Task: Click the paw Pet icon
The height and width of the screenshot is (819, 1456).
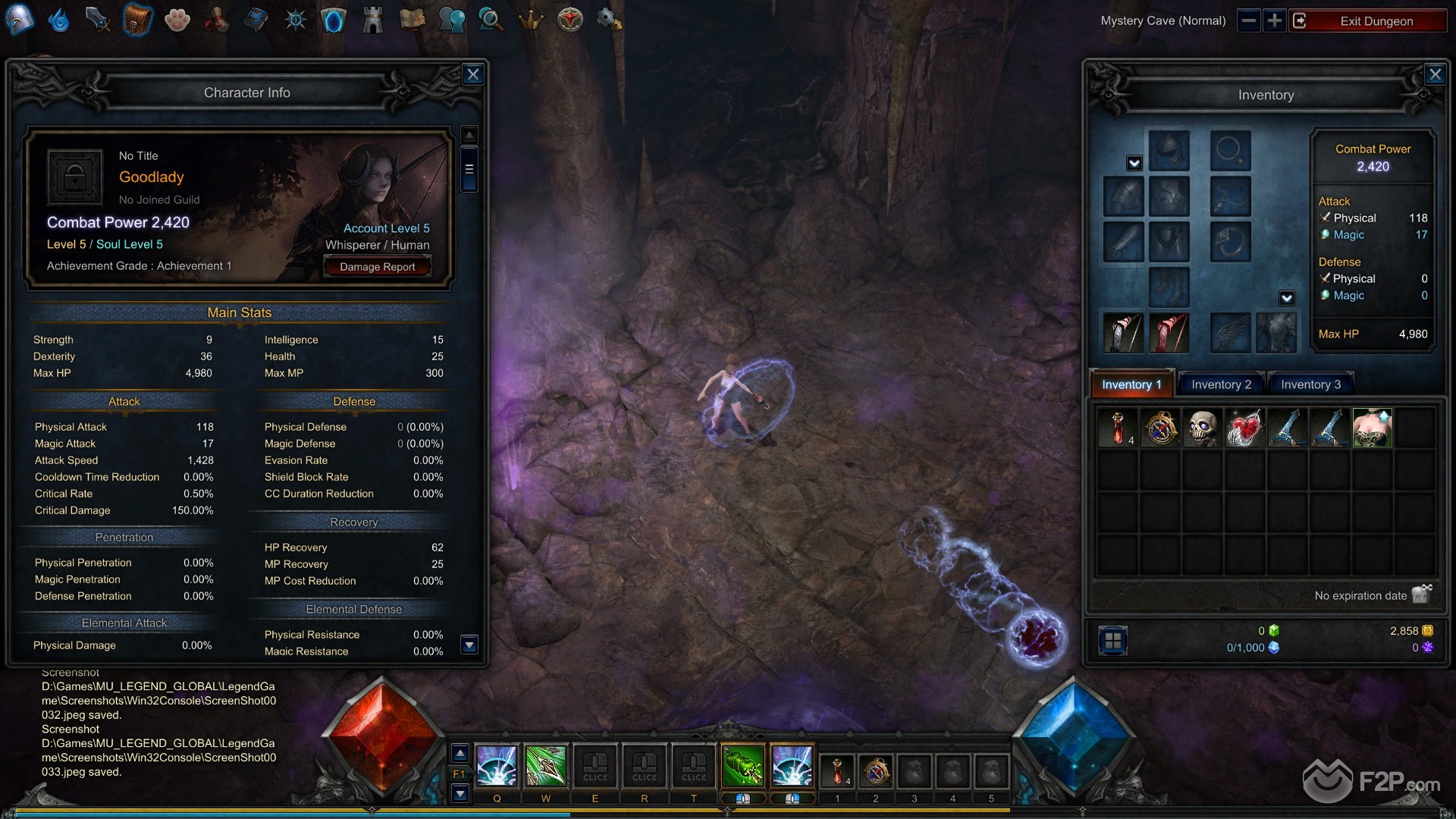Action: tap(177, 19)
